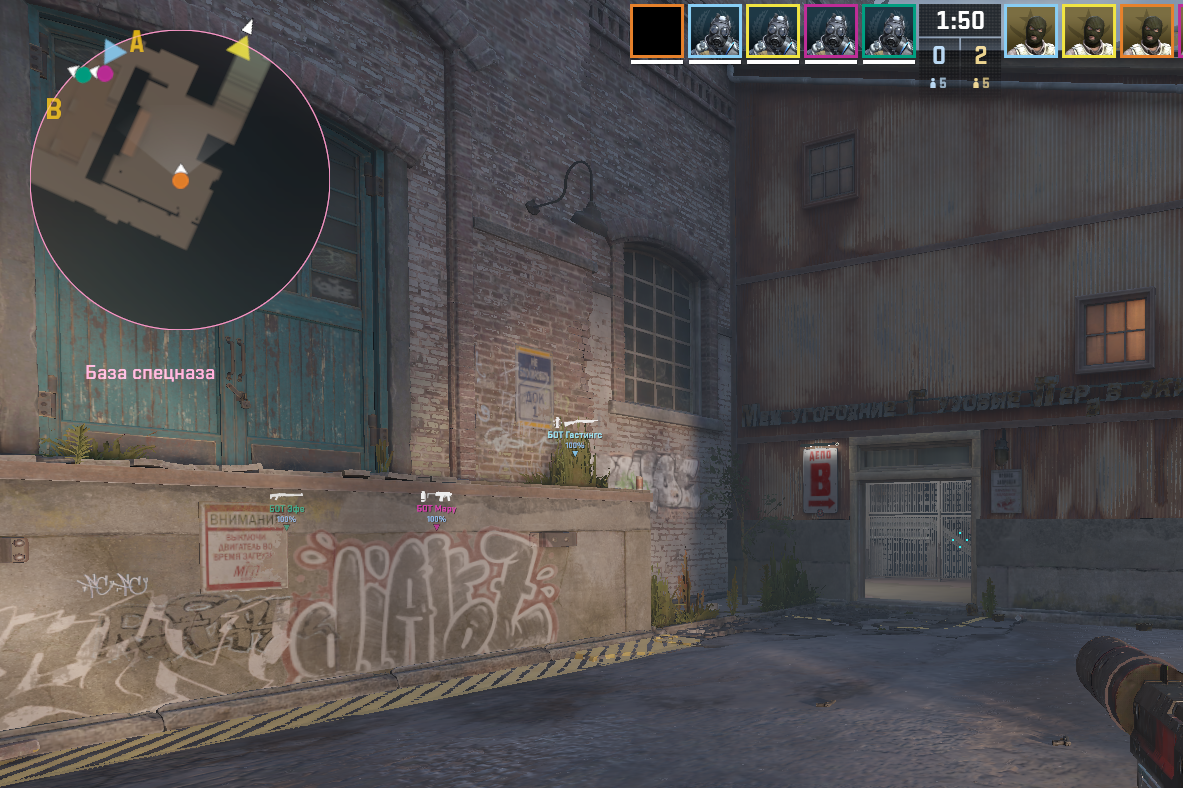
Task: Select the magenta-framed counter-terrorist avatar
Action: coord(831,31)
